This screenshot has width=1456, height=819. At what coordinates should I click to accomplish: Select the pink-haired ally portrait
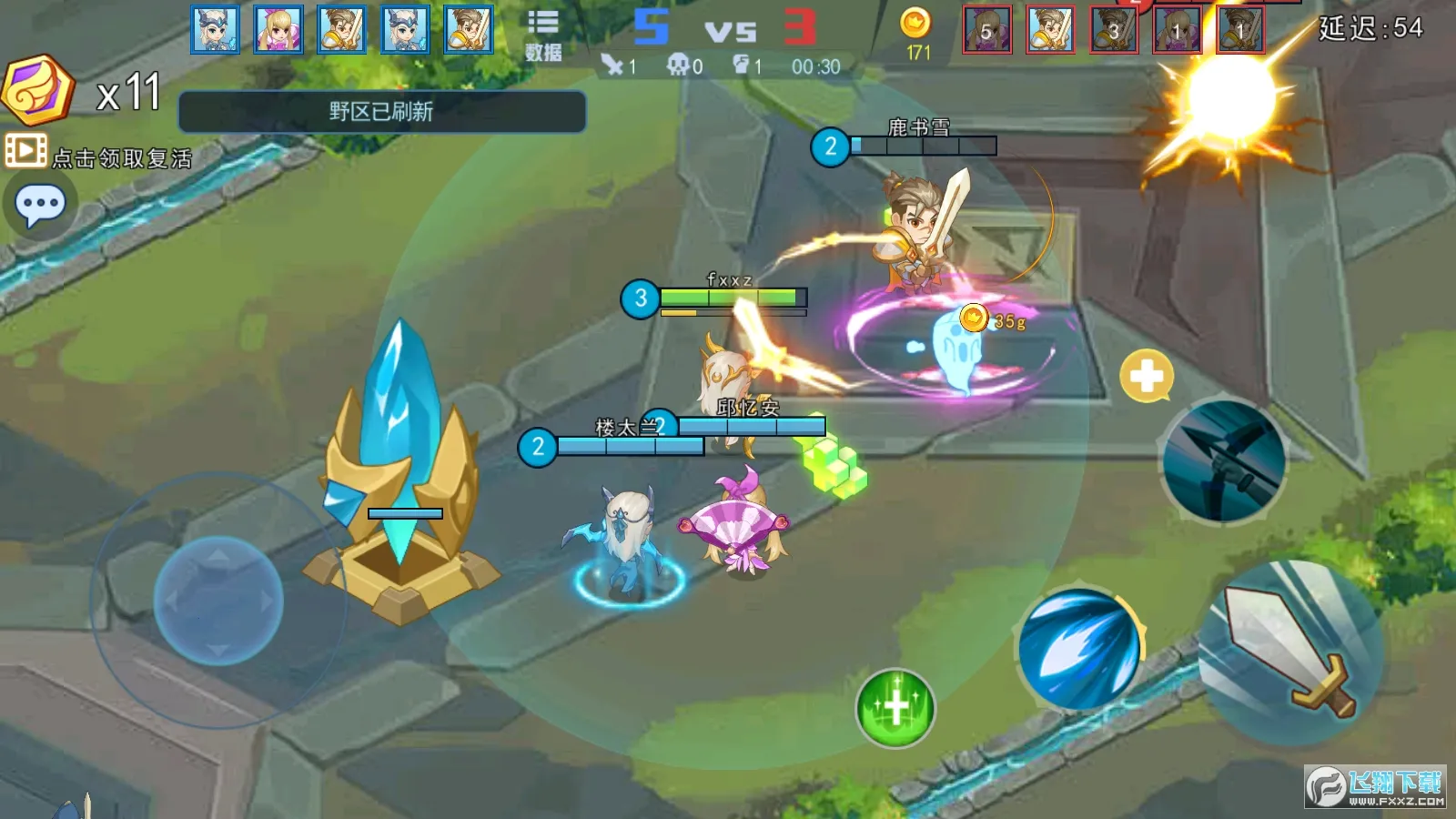(x=278, y=29)
